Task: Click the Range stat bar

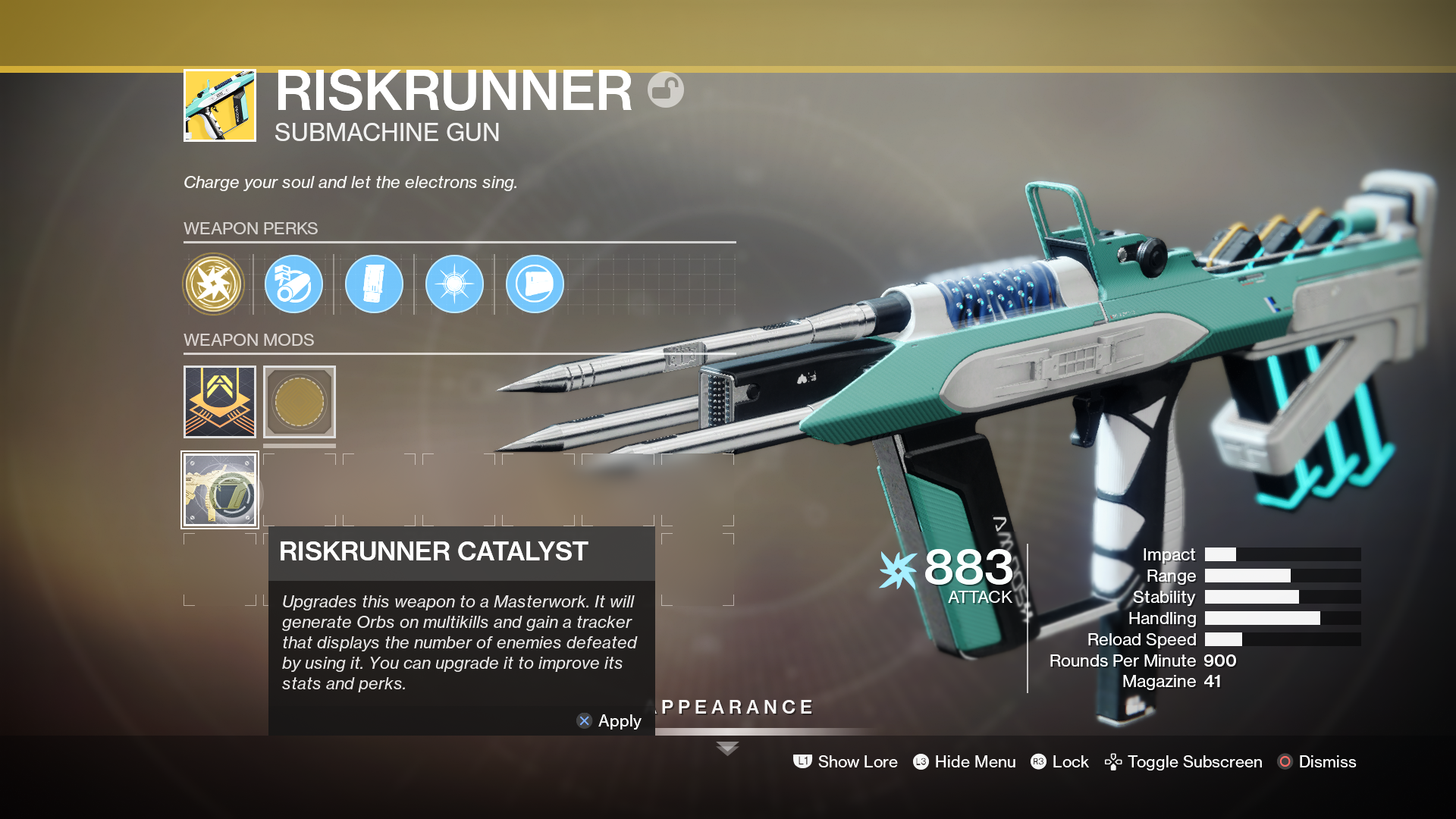Action: 1282,576
